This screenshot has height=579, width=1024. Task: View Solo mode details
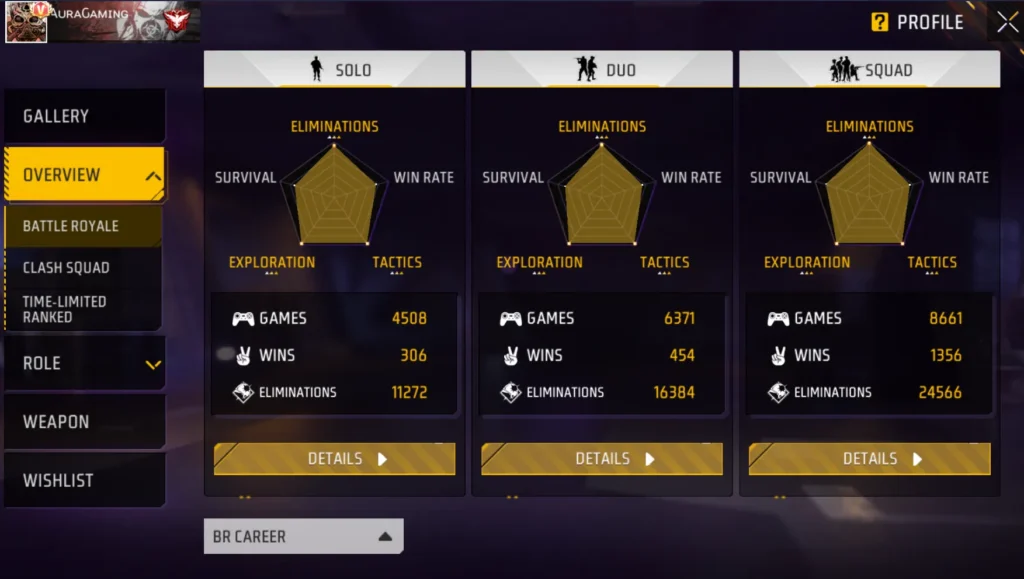click(x=334, y=459)
